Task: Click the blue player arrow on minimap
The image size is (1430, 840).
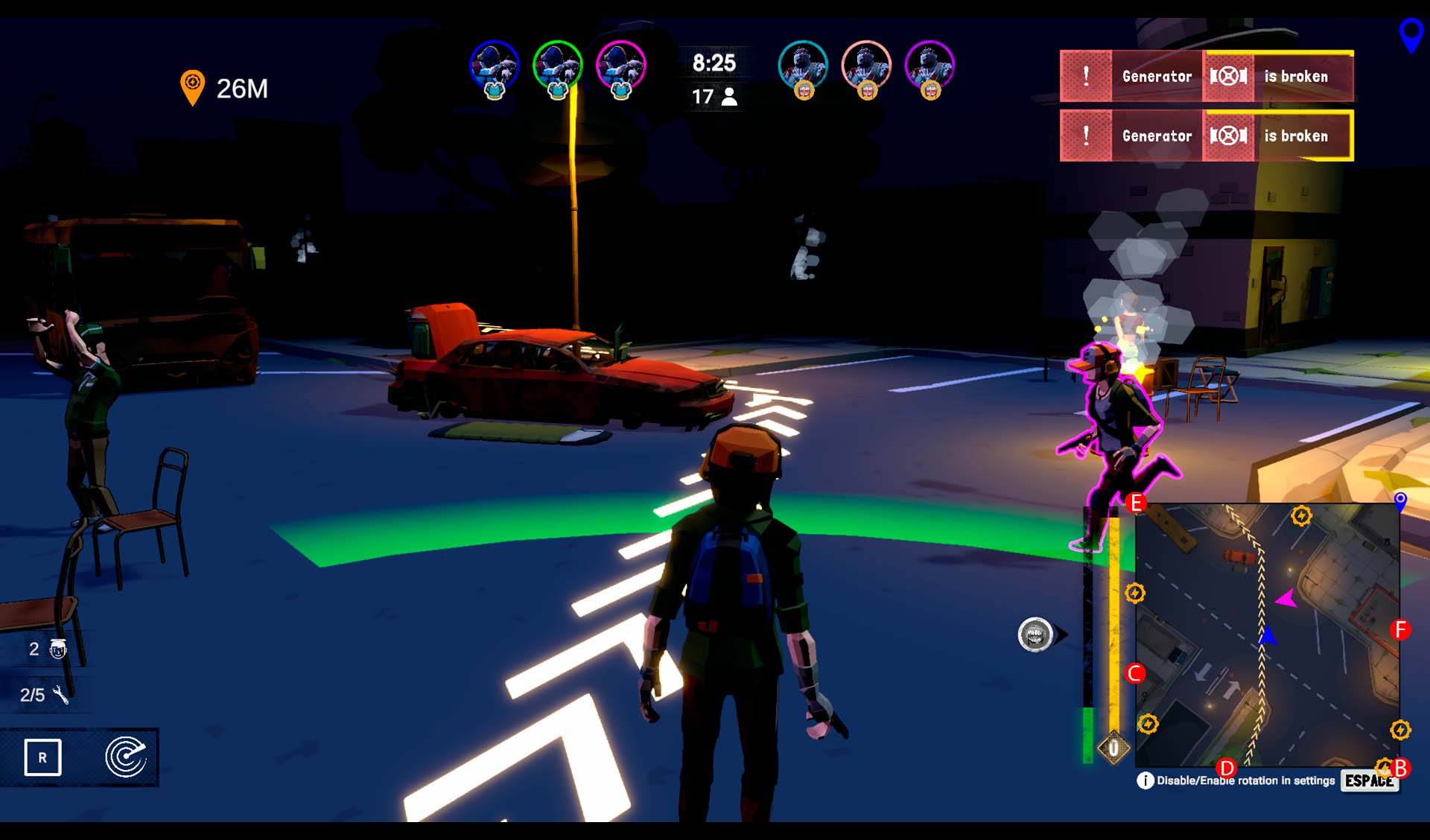Action: pos(1268,636)
